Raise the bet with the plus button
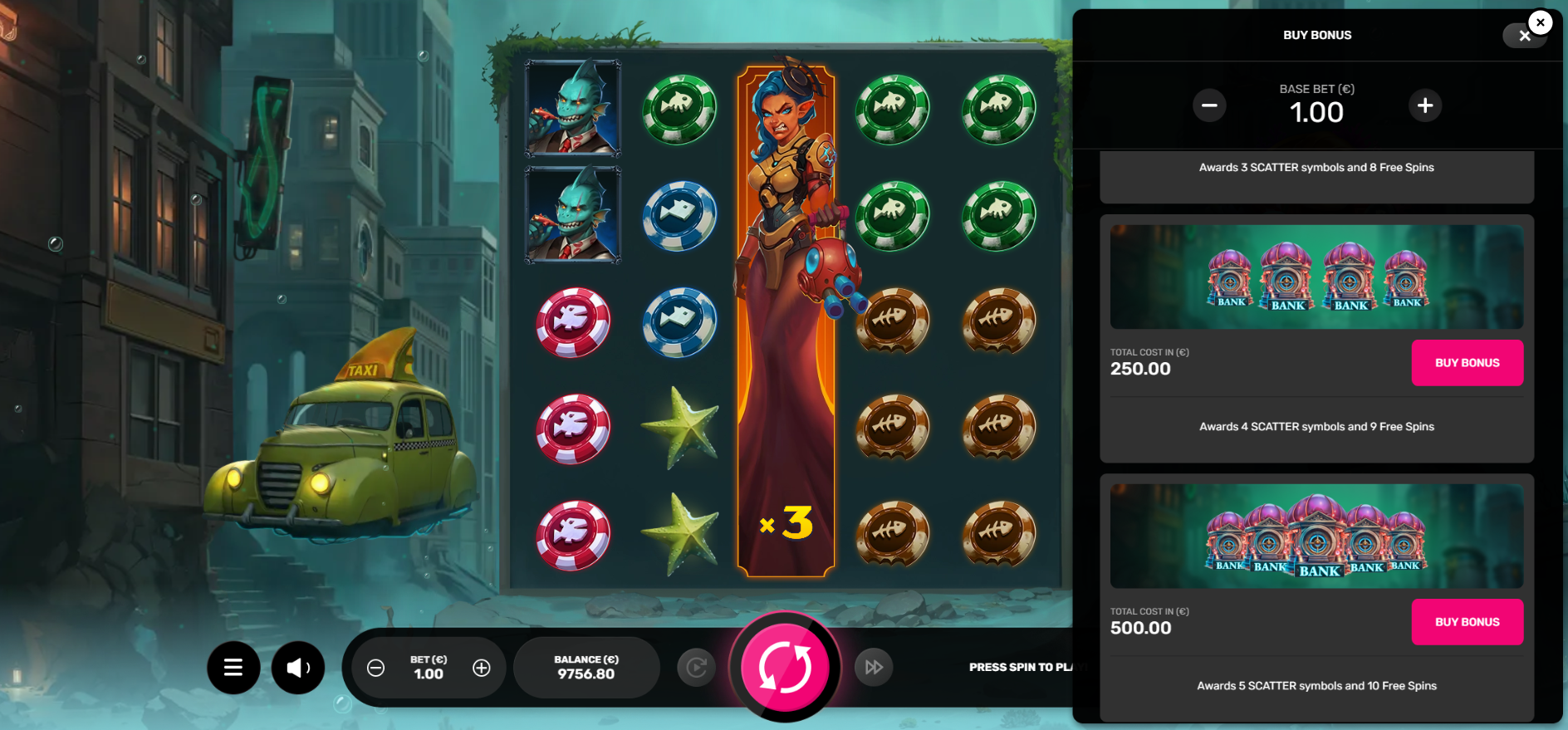 click(x=482, y=668)
